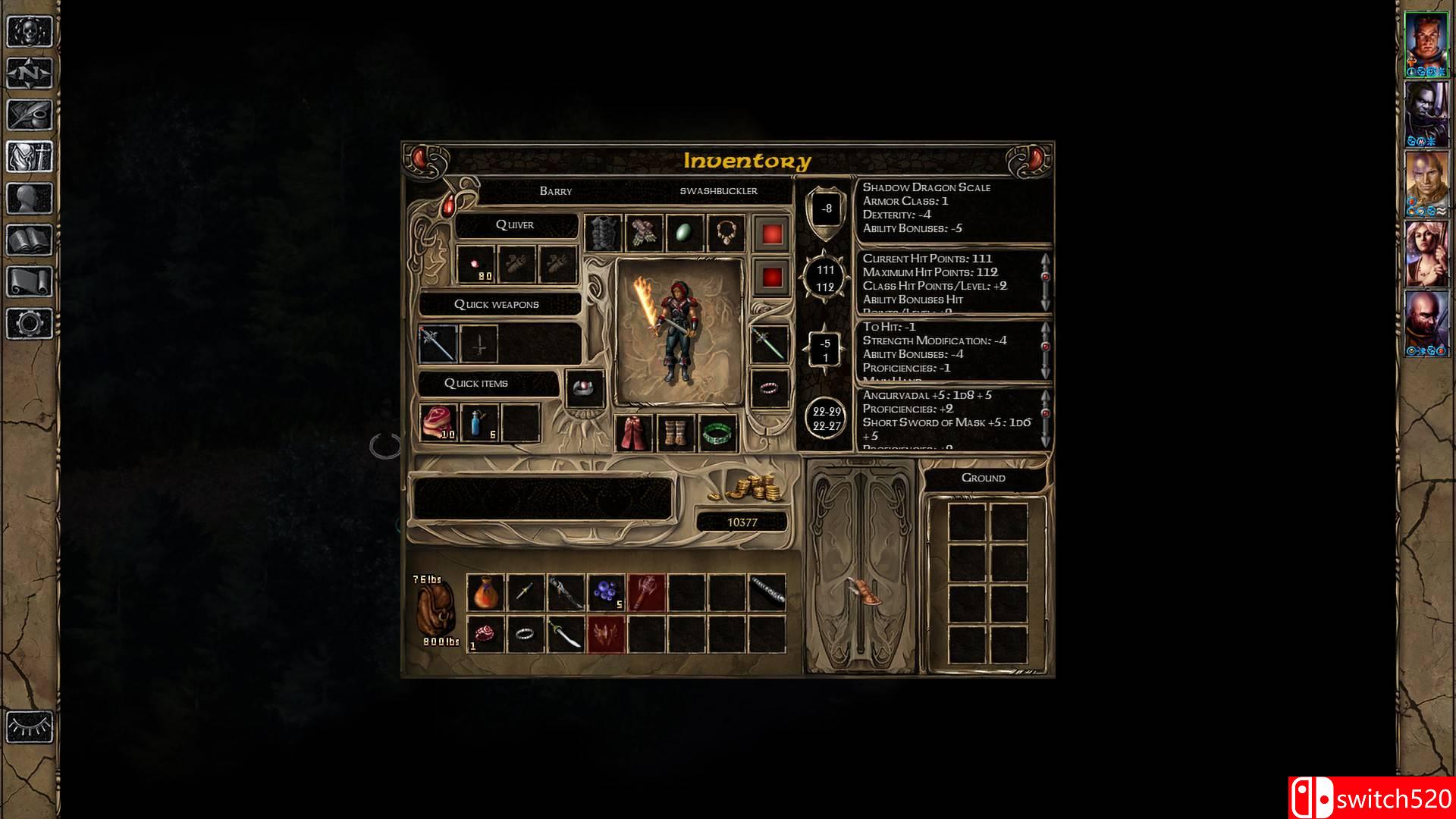Screen dimensions: 1456x819
Task: Select the blue potion quick item
Action: click(x=479, y=422)
